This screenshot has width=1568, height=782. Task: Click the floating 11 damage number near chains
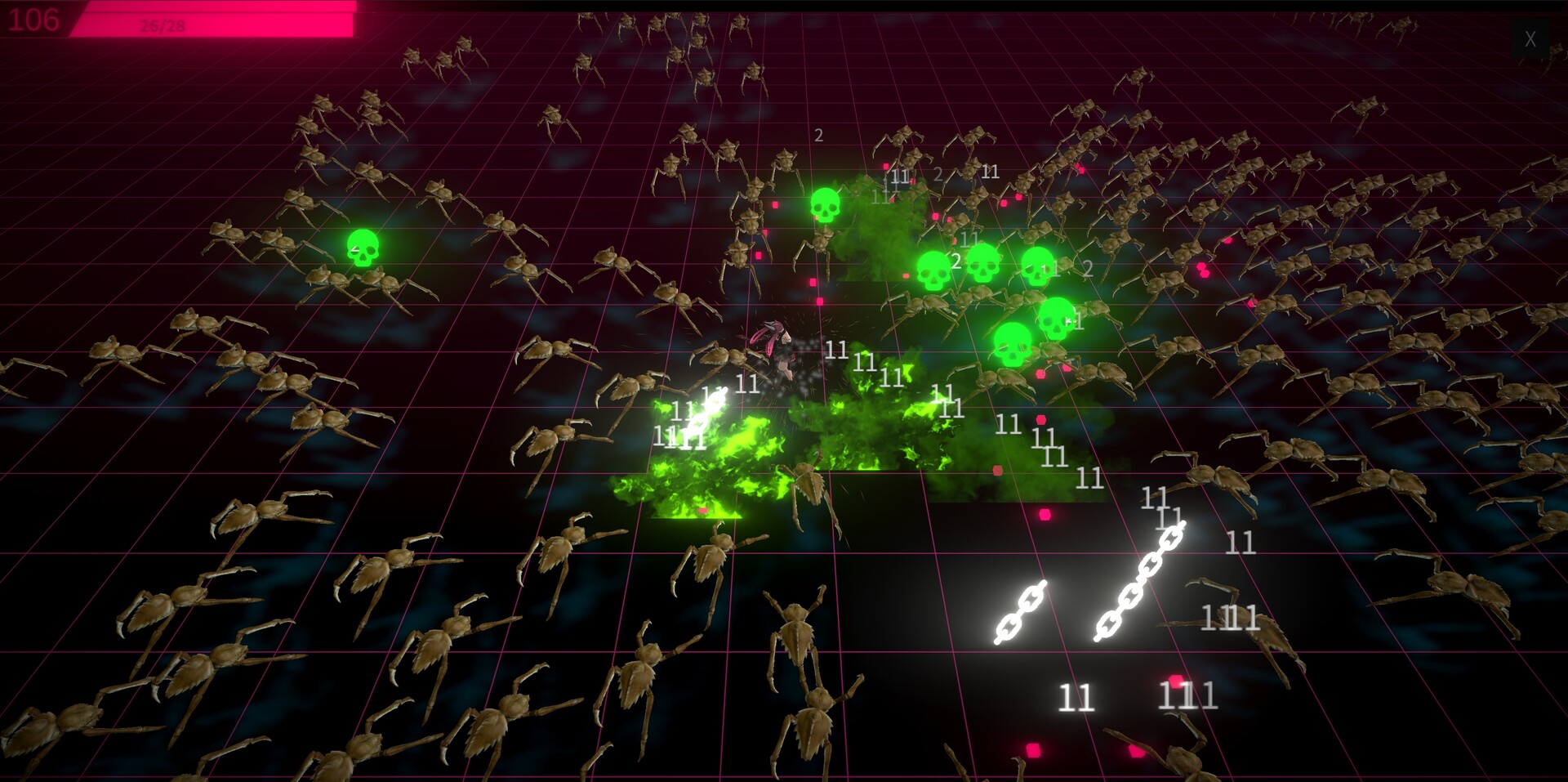[1156, 498]
